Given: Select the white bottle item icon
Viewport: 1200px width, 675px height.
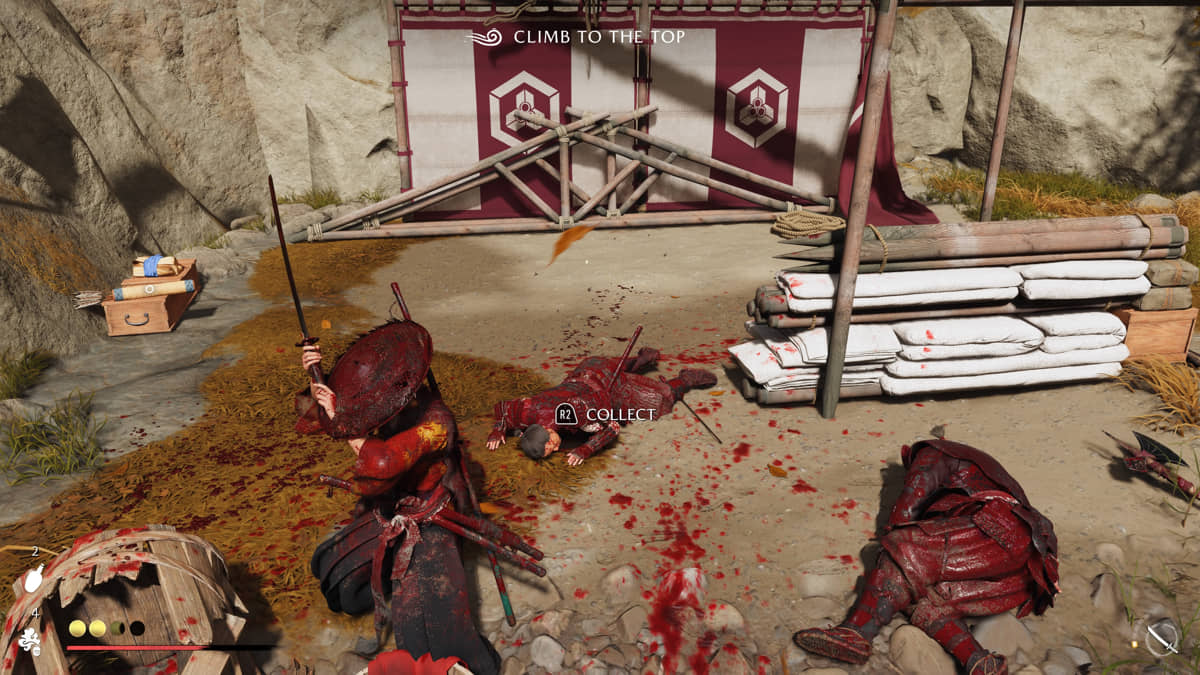Looking at the screenshot, I should click(x=35, y=579).
